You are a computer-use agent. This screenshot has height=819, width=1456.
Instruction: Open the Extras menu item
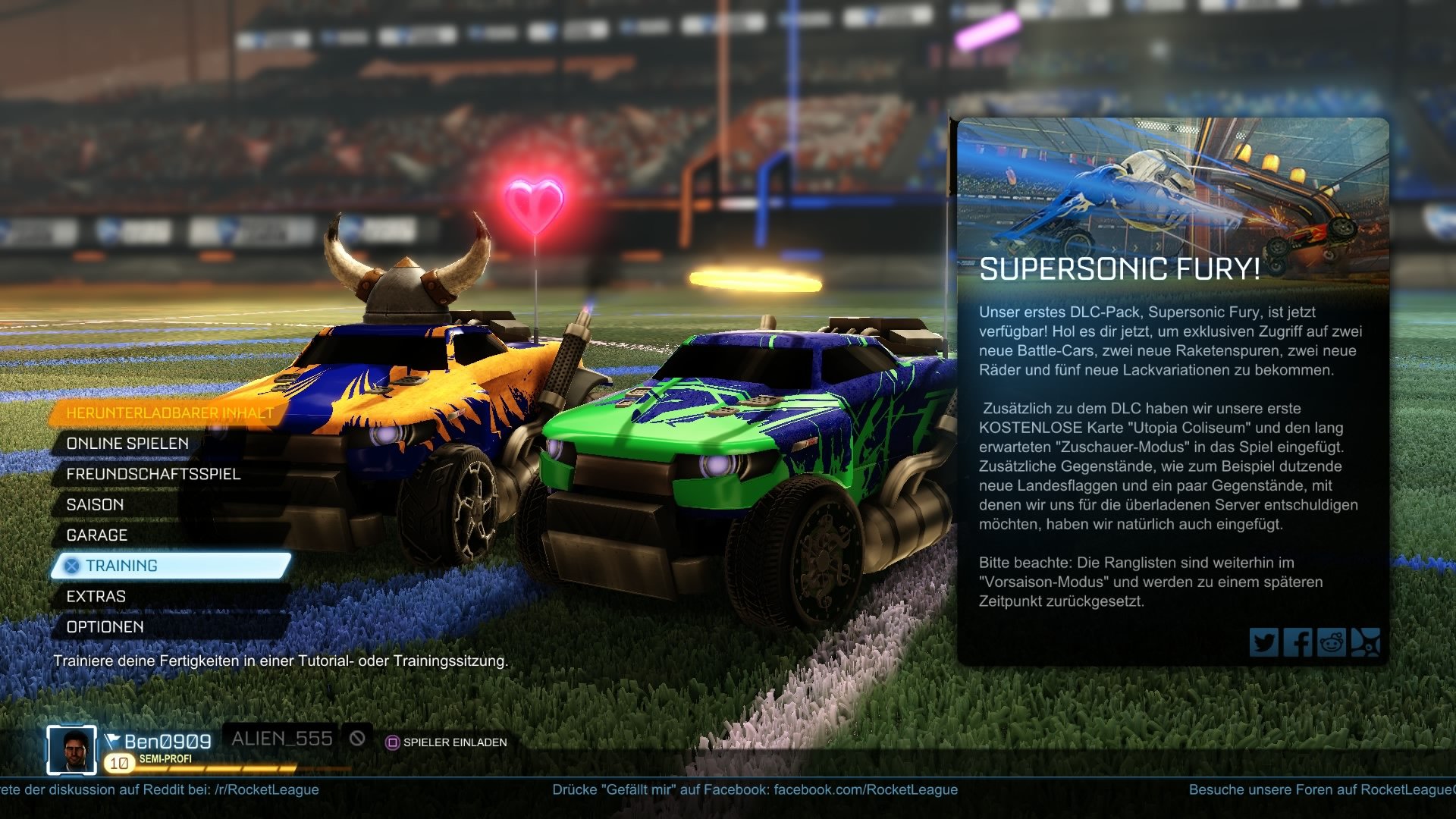96,596
